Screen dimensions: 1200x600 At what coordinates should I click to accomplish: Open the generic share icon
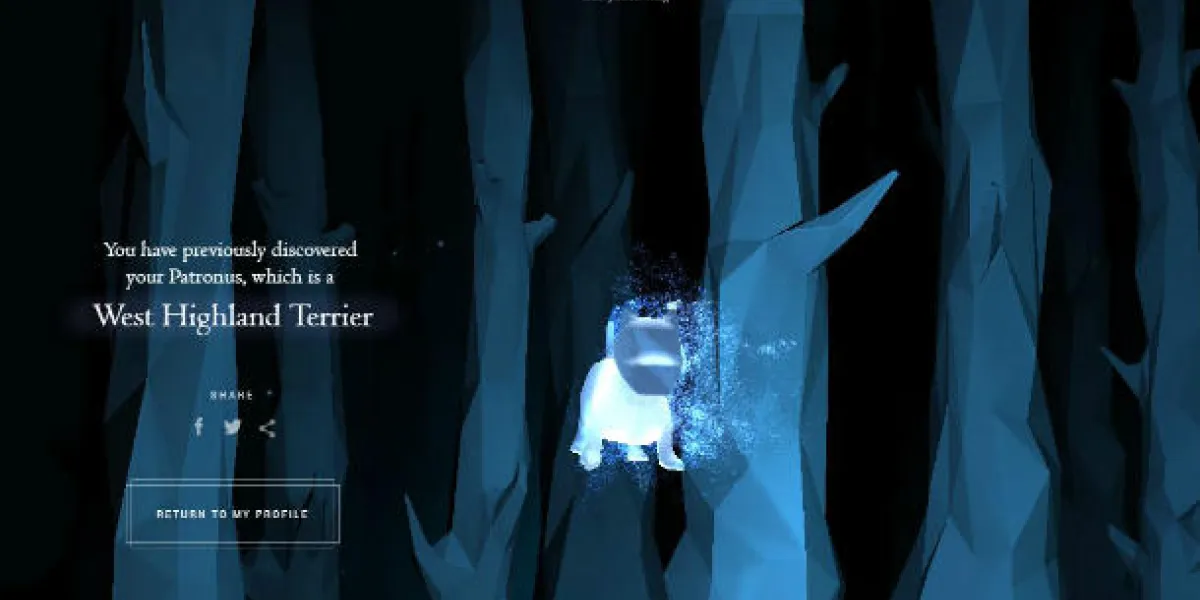coord(267,428)
